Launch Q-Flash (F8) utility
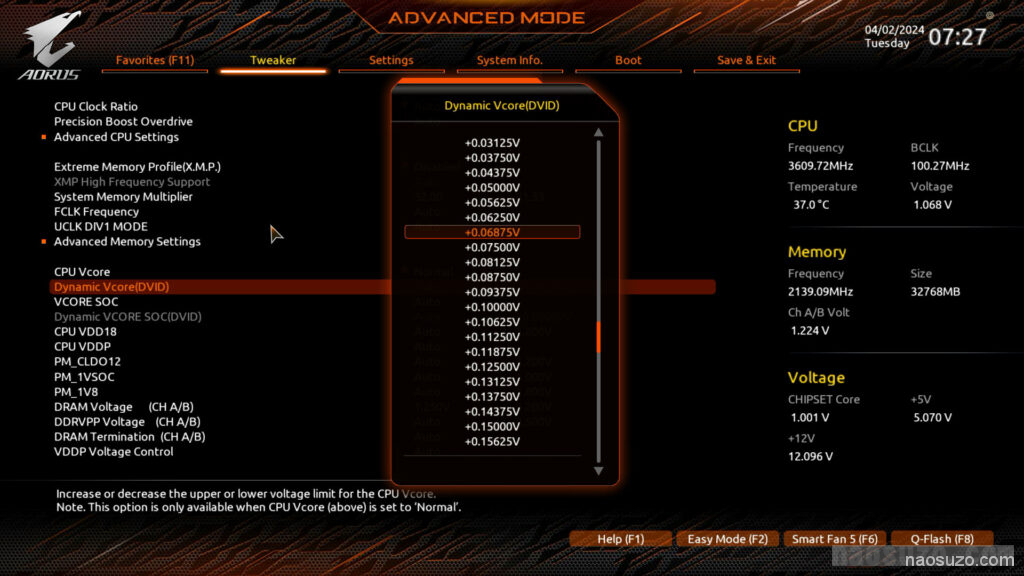1024x576 pixels. (x=941, y=539)
